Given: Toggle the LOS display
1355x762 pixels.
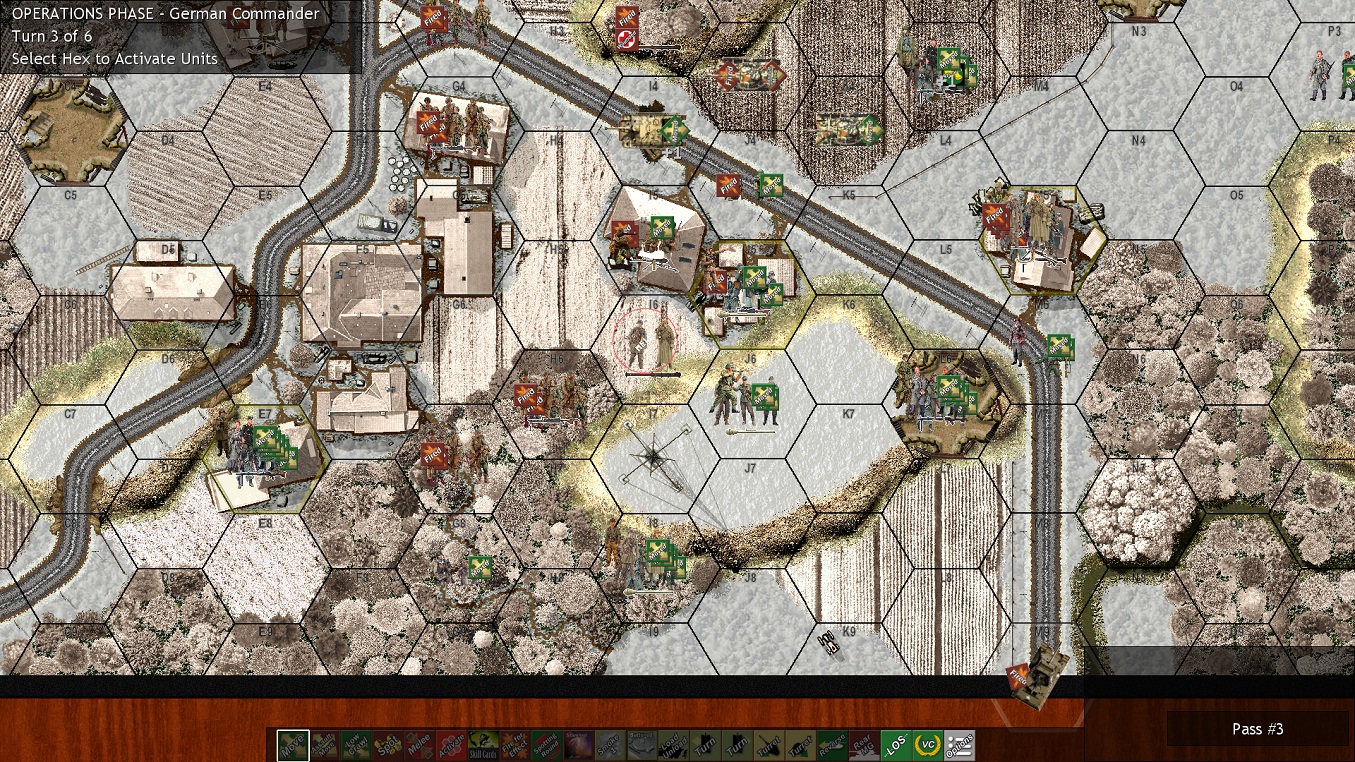Looking at the screenshot, I should point(895,744).
